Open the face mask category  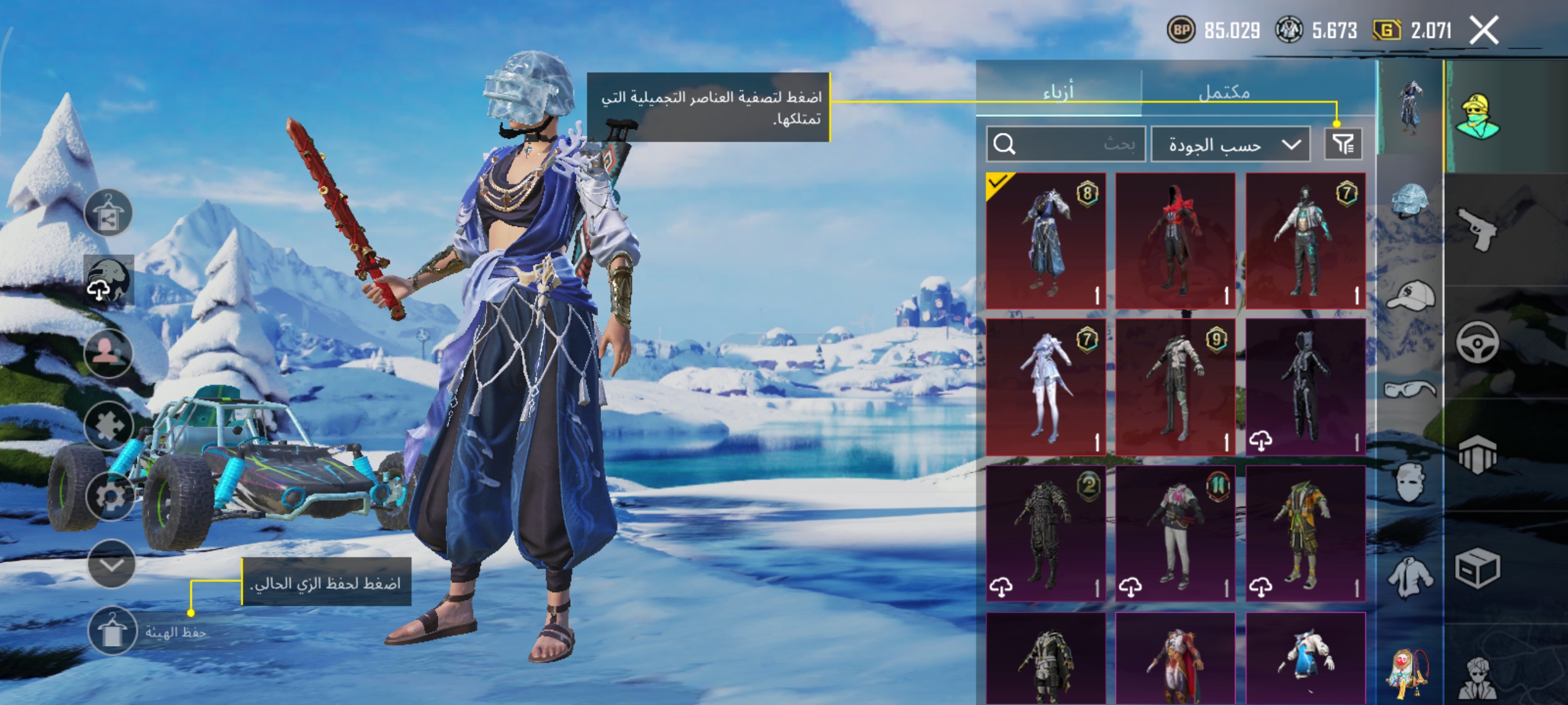click(1409, 482)
